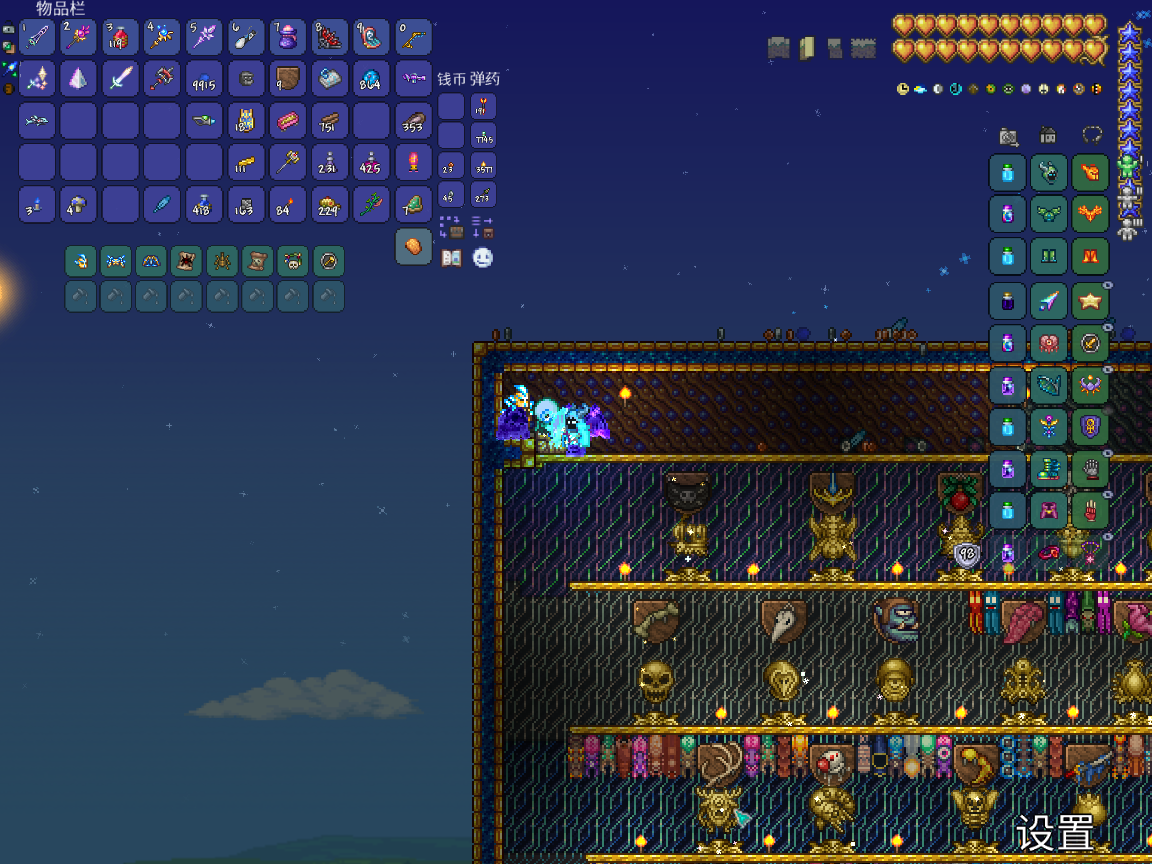The width and height of the screenshot is (1152, 864).
Task: Open the trash slot below the inventory
Action: pos(413,246)
